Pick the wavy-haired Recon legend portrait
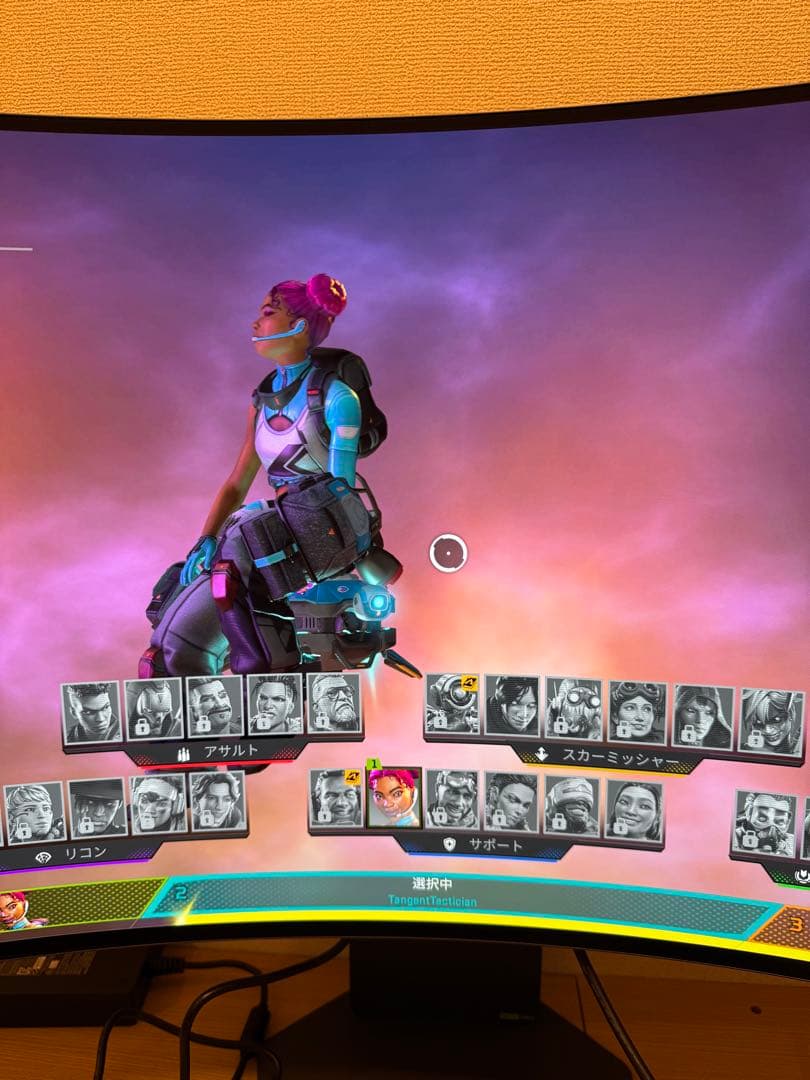This screenshot has height=1080, width=810. [x=217, y=800]
